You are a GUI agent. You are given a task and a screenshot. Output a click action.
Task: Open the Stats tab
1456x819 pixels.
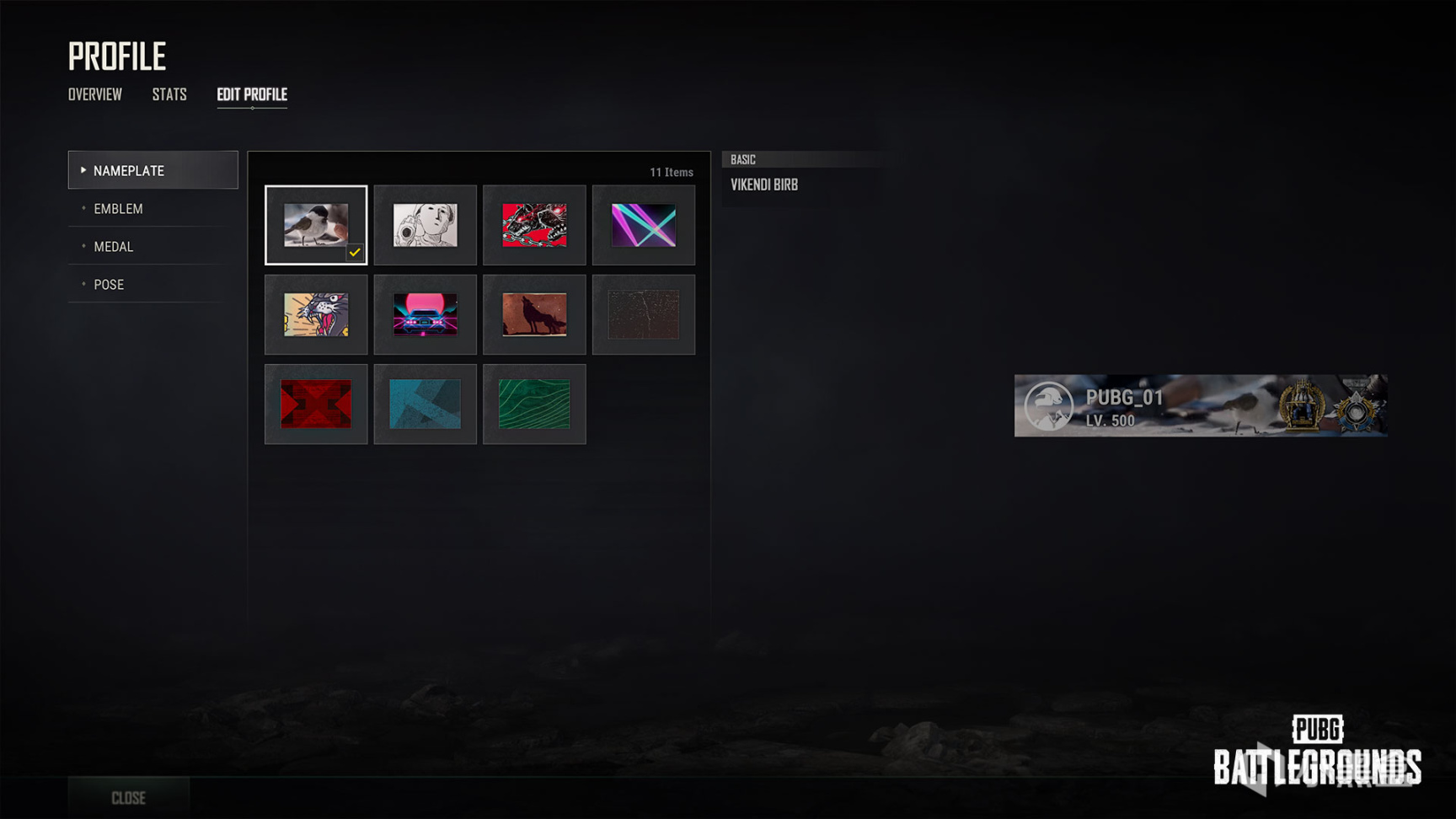[169, 94]
